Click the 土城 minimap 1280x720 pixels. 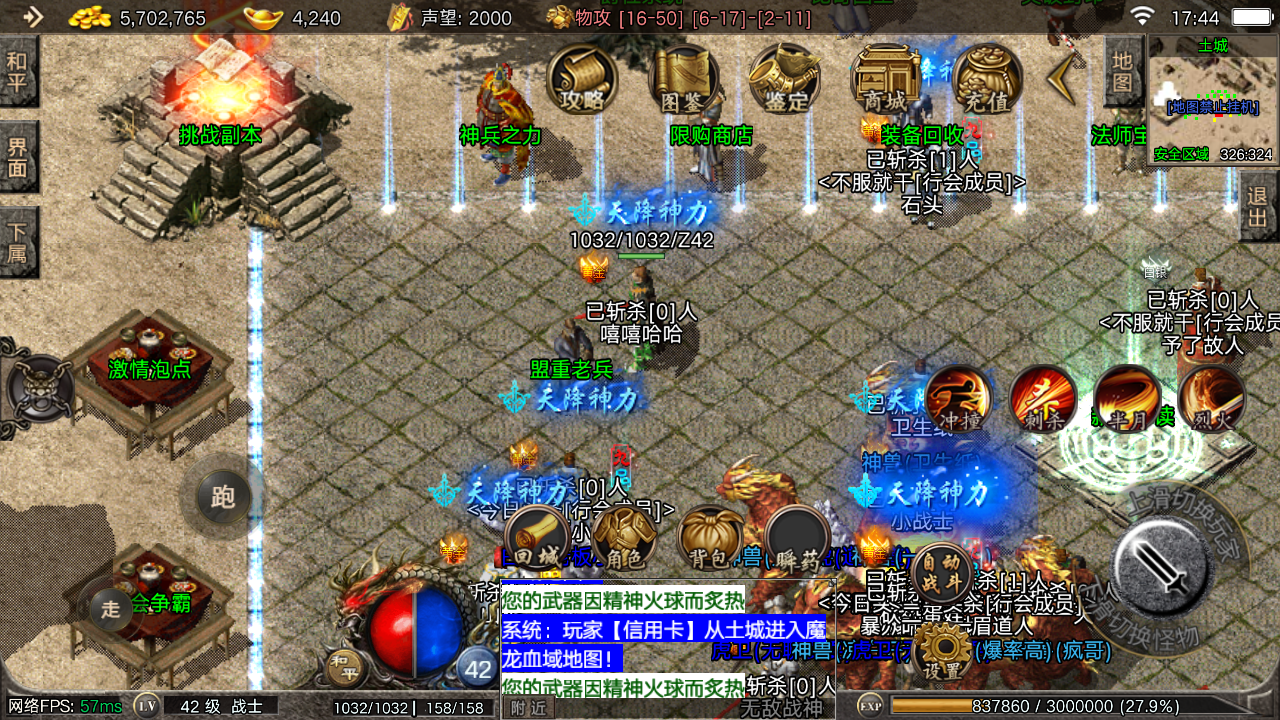tap(1212, 100)
